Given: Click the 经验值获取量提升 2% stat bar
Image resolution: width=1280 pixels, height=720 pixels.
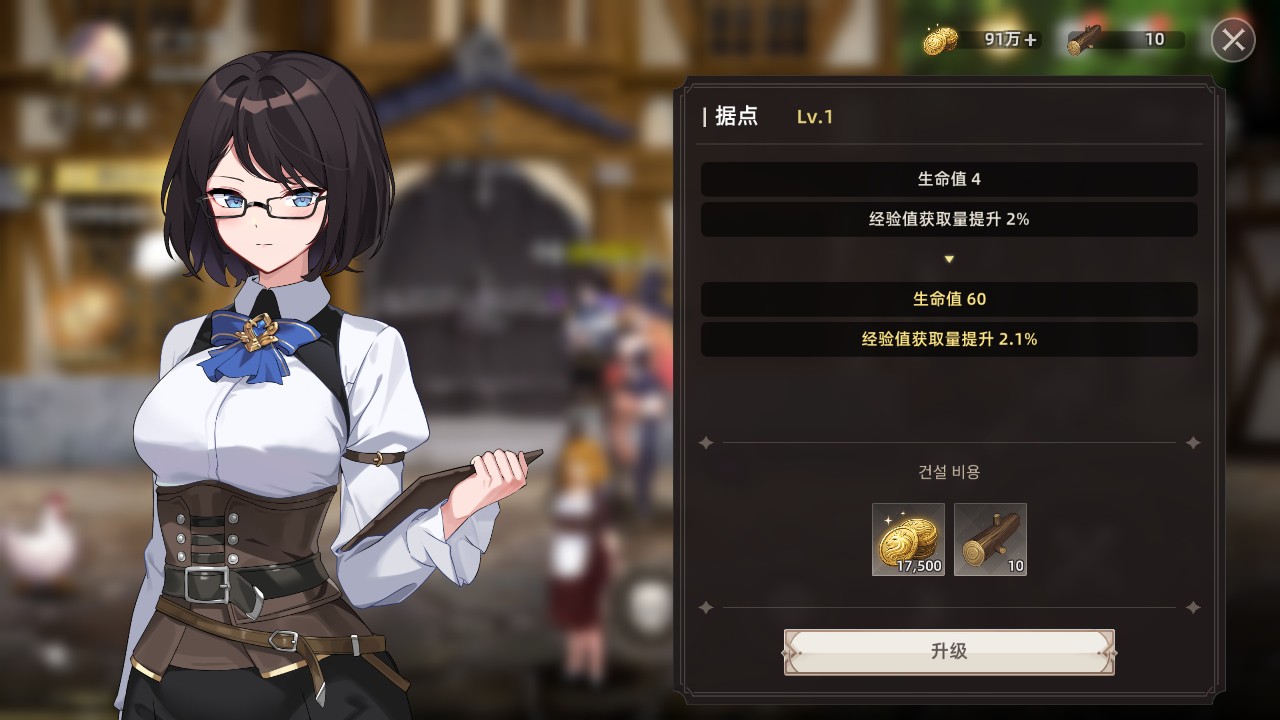Looking at the screenshot, I should point(948,217).
